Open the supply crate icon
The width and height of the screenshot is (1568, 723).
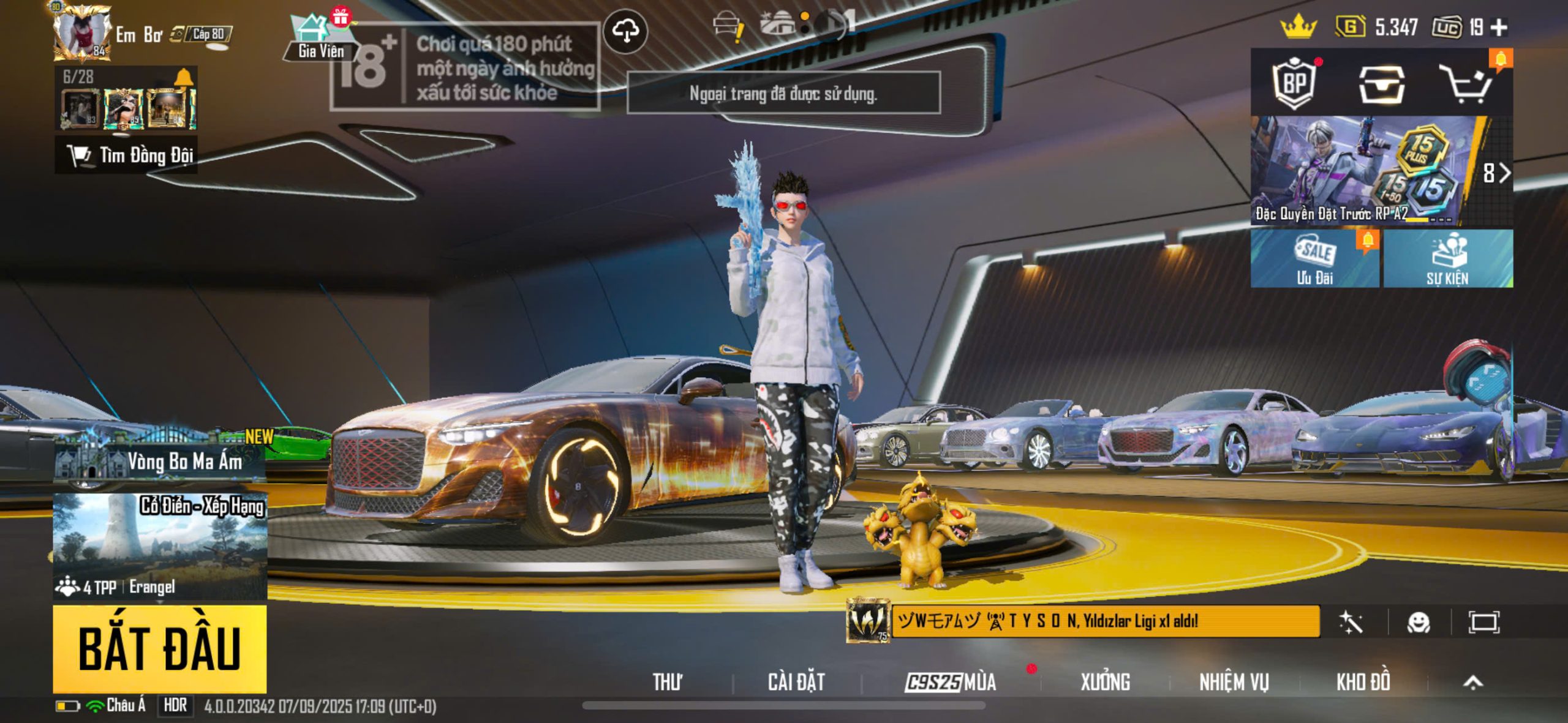tap(1381, 84)
